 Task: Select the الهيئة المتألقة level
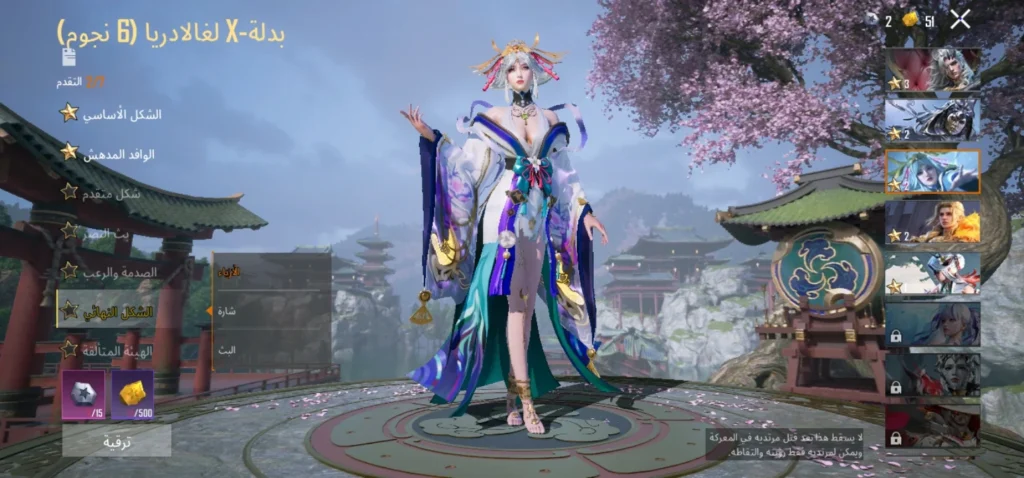click(110, 350)
